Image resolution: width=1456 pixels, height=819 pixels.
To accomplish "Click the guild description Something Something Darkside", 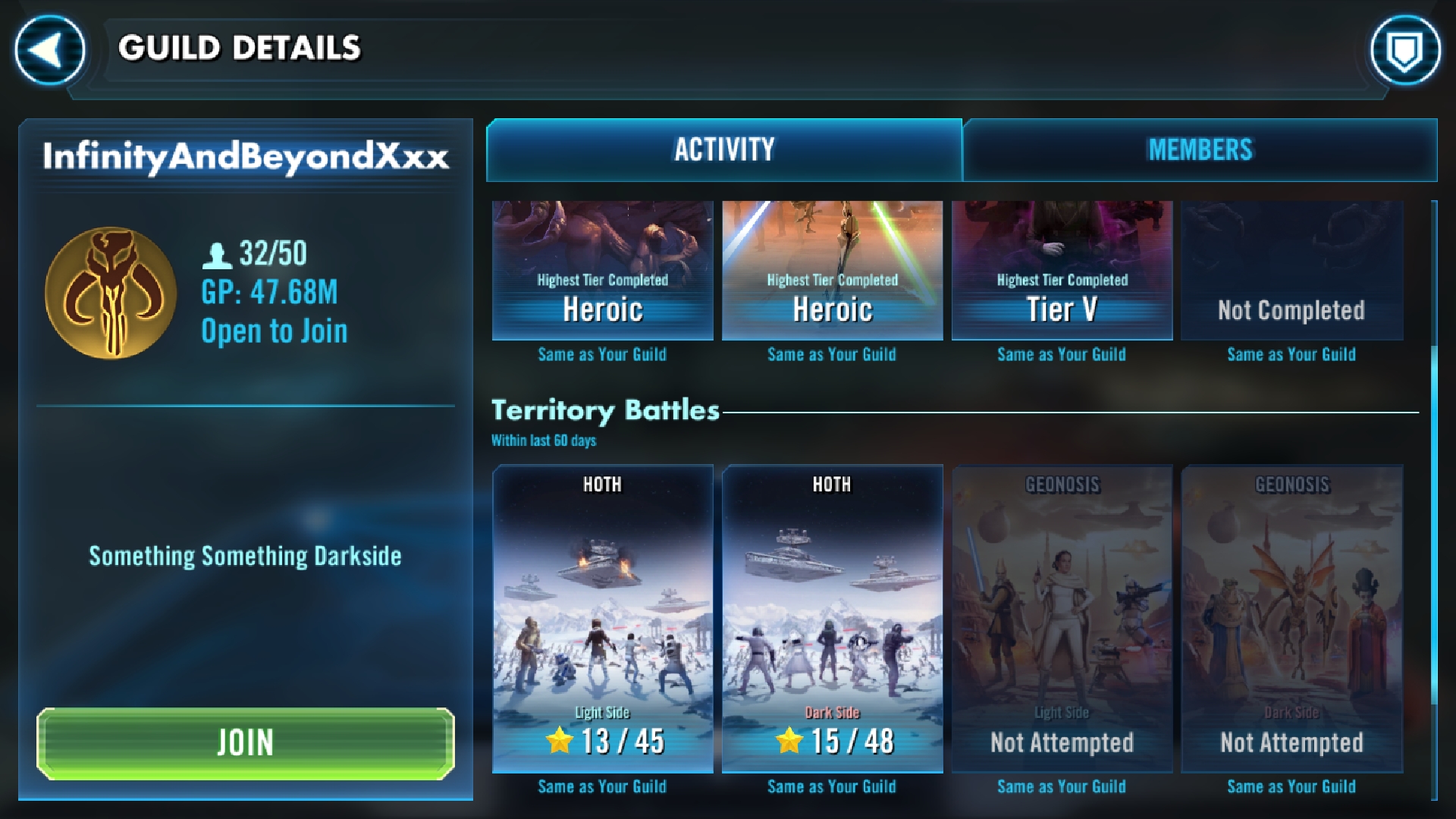I will coord(245,556).
